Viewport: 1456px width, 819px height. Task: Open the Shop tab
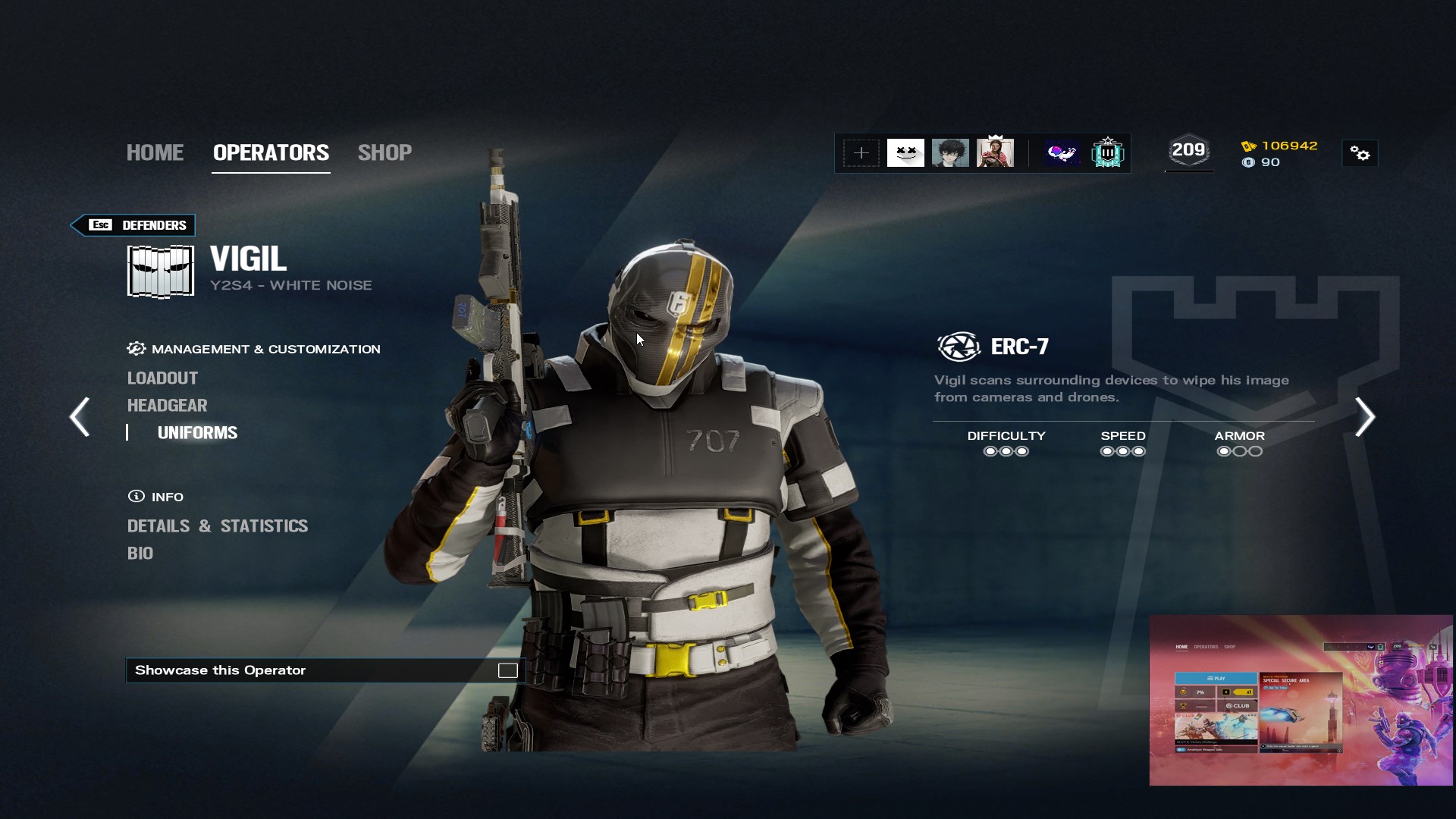[x=384, y=152]
